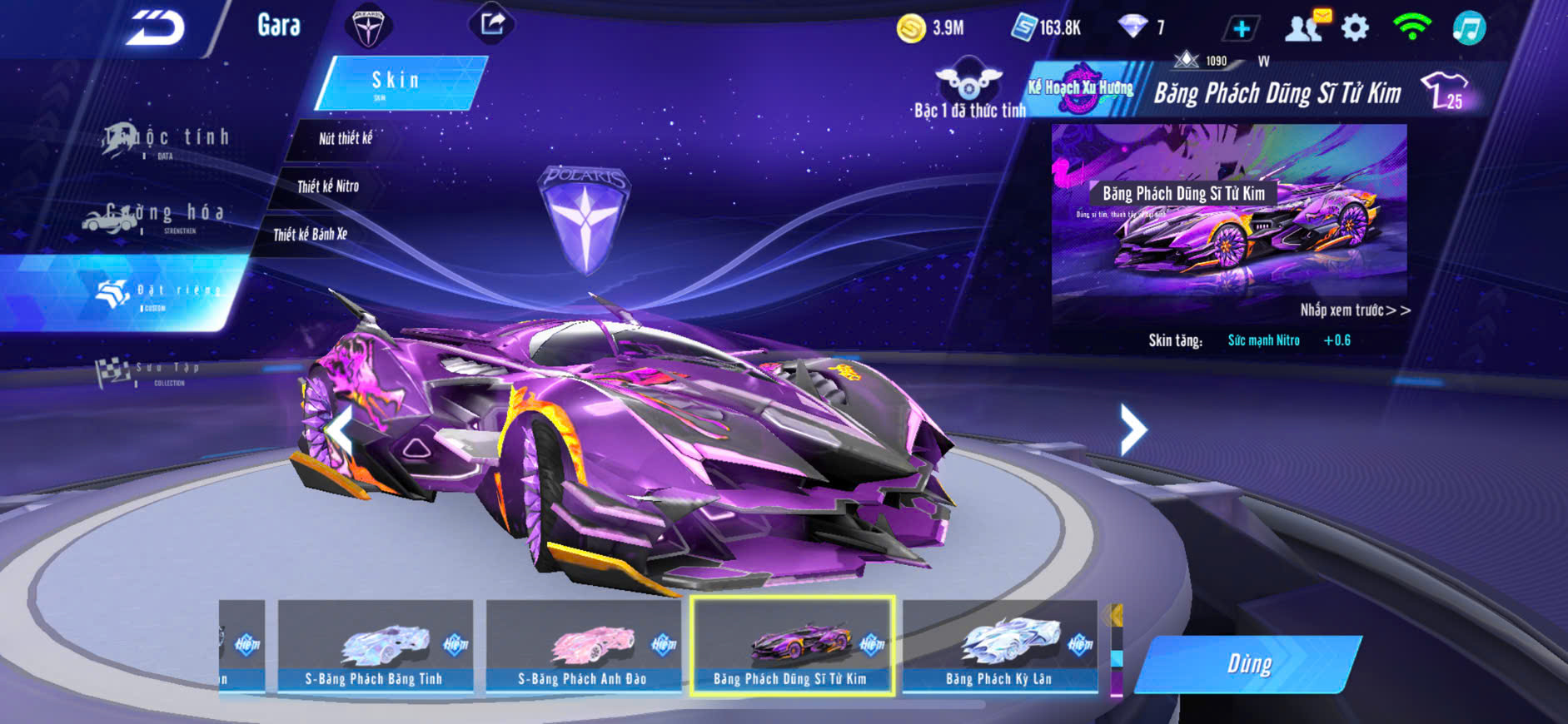Add more currency with plus button
The image size is (1568, 724).
pos(1241,28)
